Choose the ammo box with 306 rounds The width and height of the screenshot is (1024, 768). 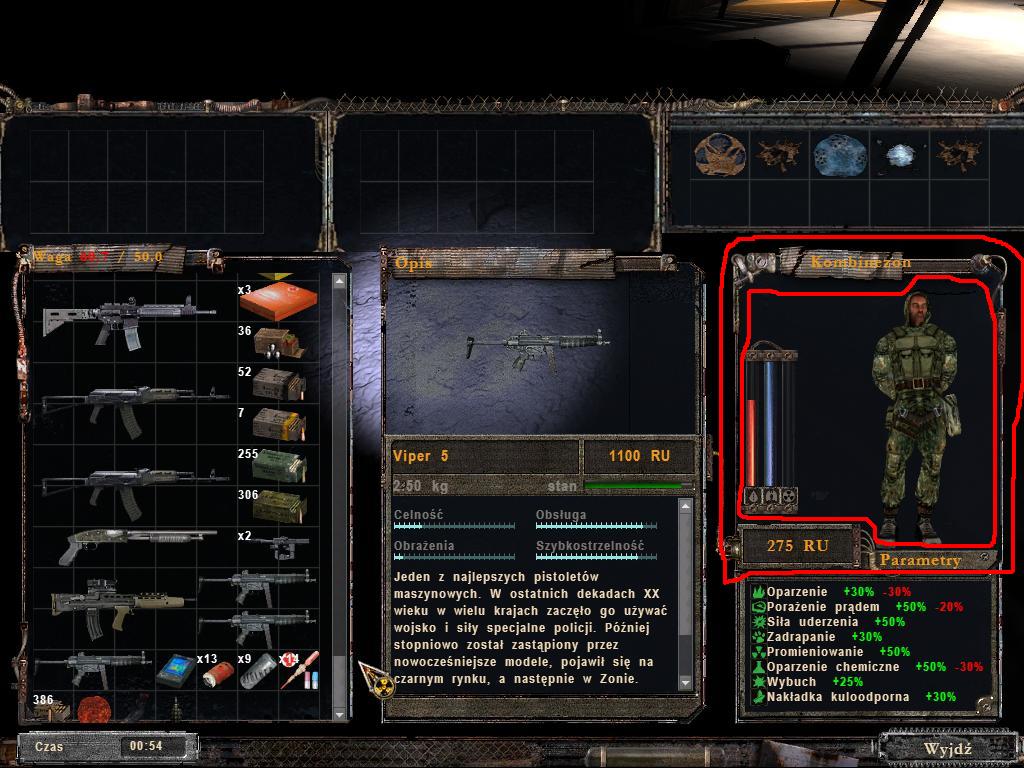tap(278, 506)
